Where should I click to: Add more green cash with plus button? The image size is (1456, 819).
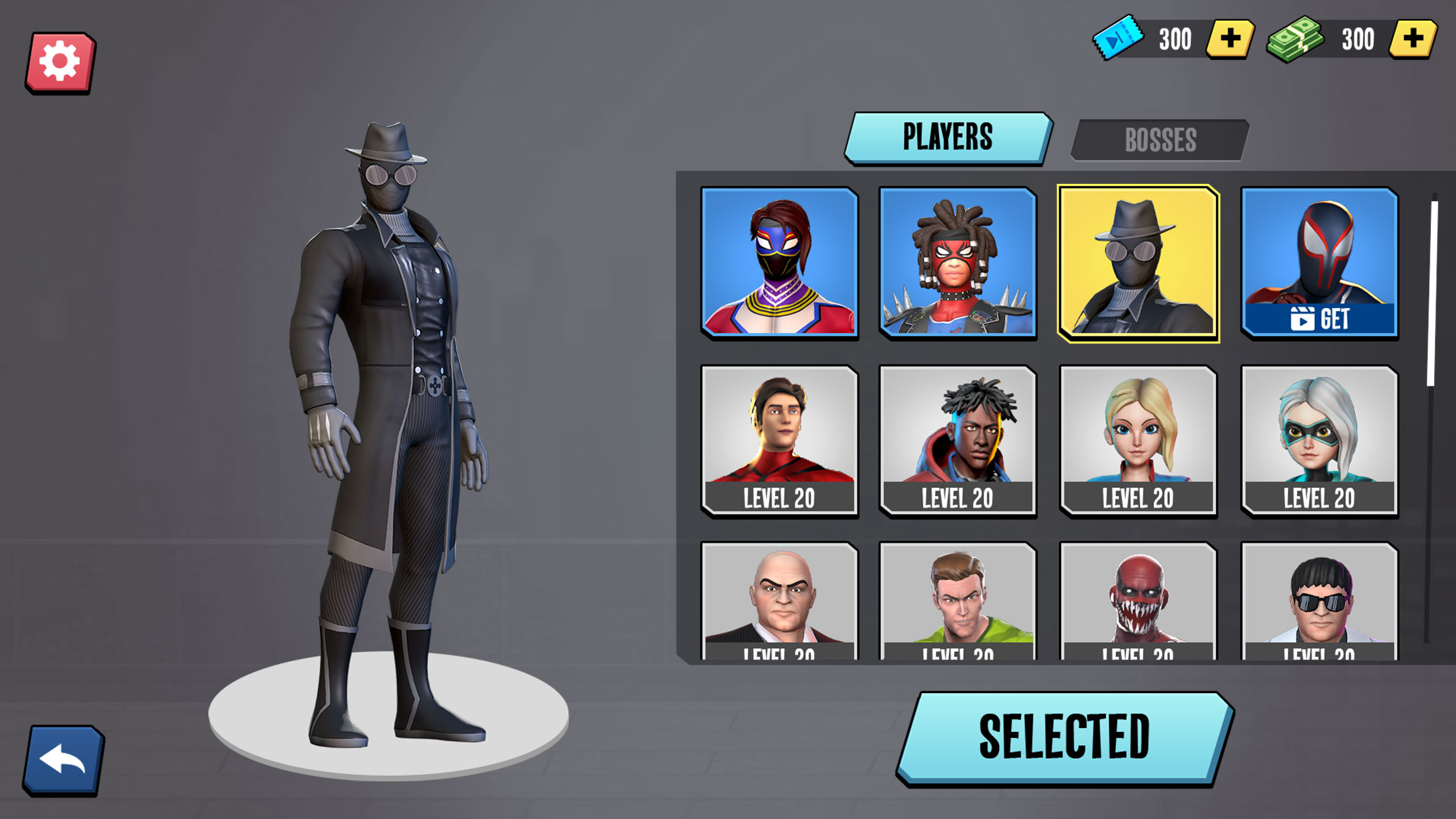(x=1412, y=39)
